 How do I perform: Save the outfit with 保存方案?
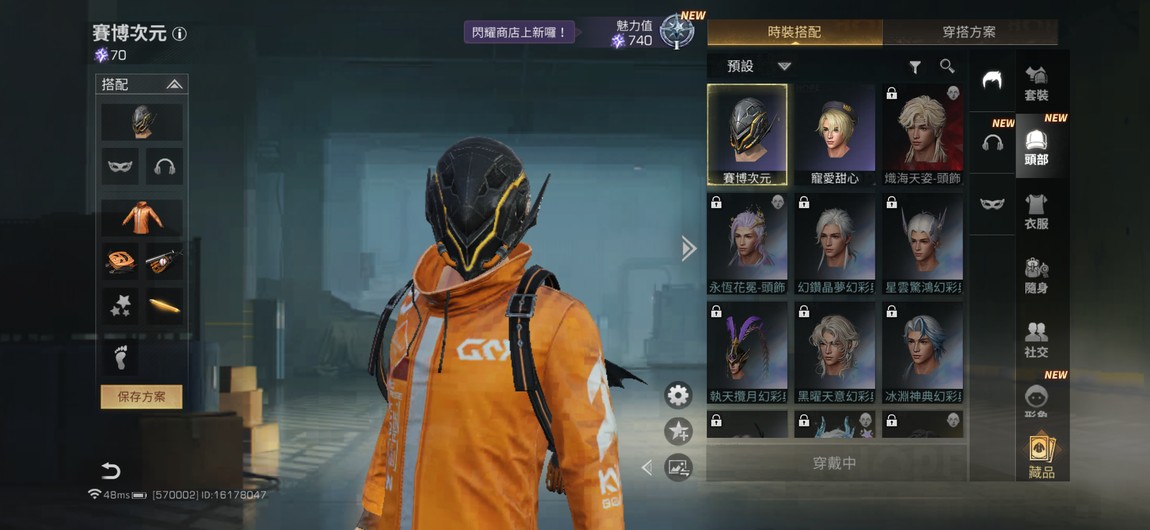click(x=141, y=397)
